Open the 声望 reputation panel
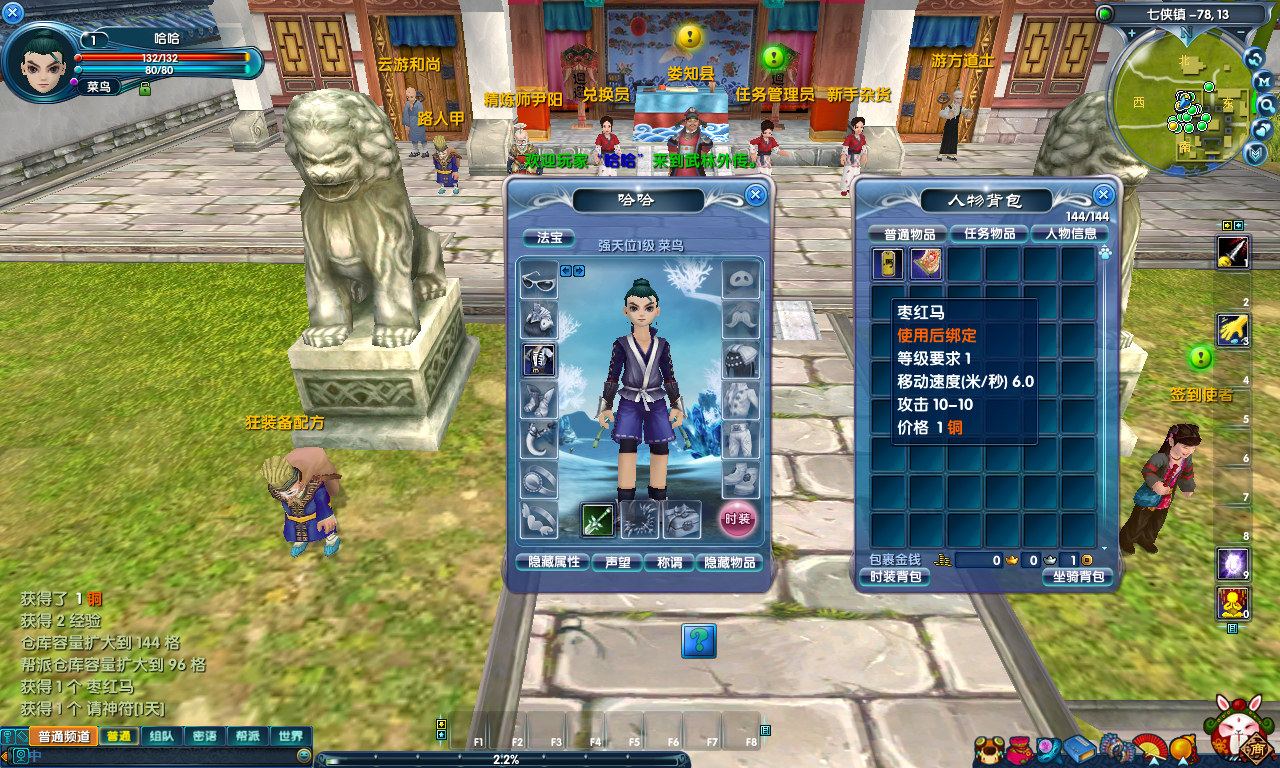Image resolution: width=1280 pixels, height=768 pixels. [617, 562]
